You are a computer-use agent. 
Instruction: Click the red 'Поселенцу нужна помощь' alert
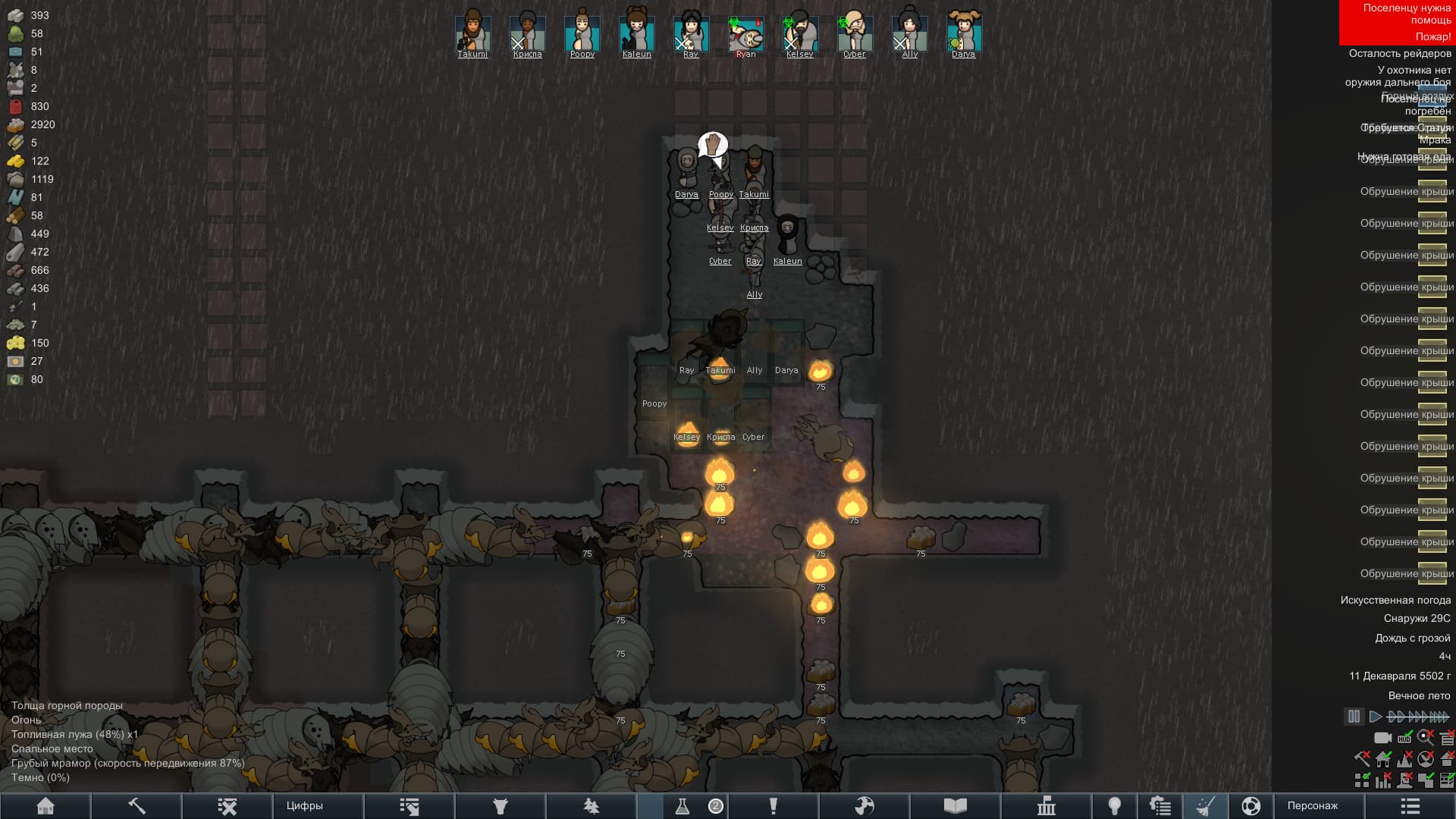point(1397,14)
